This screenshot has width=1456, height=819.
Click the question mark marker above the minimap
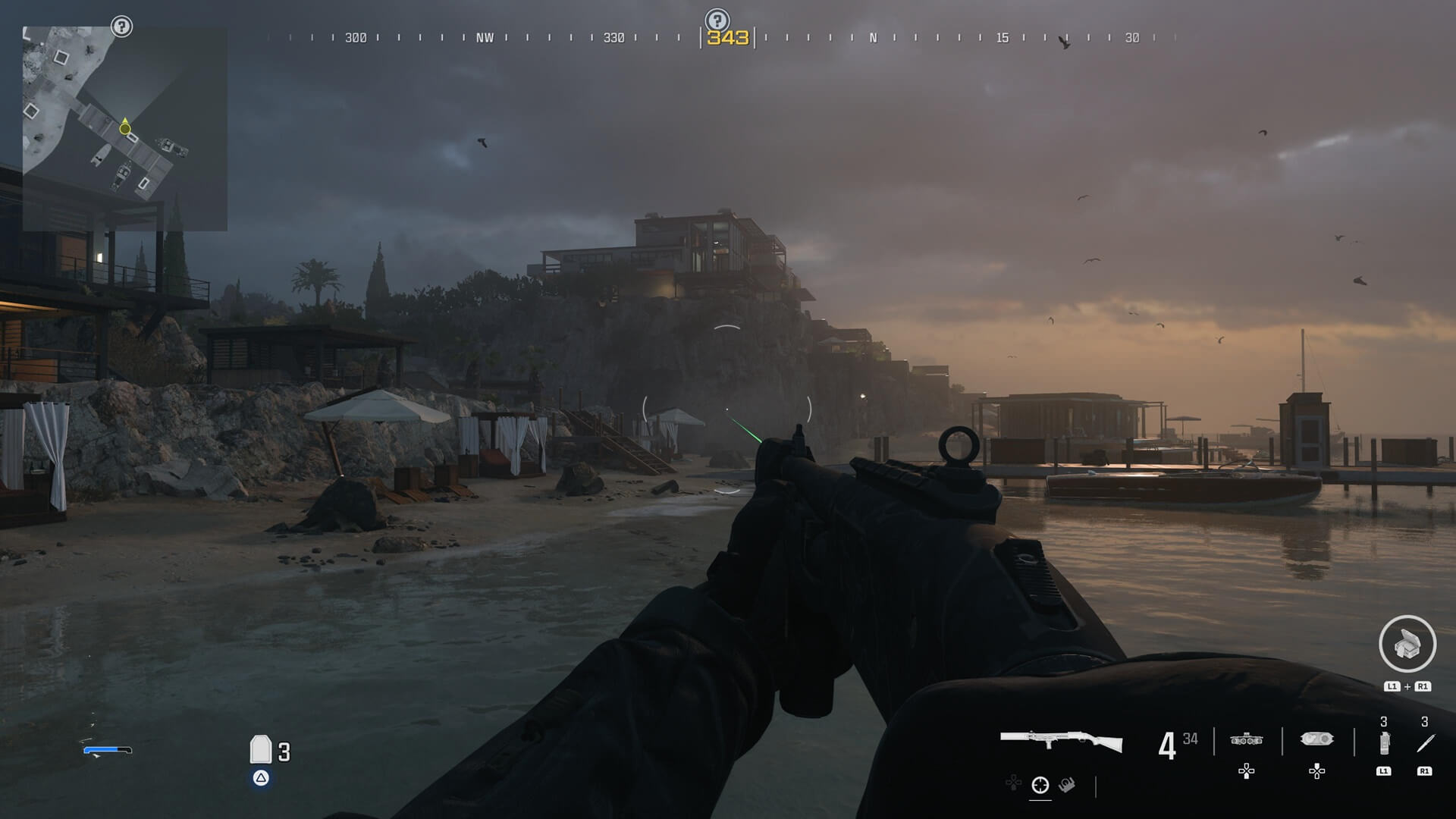(x=121, y=27)
